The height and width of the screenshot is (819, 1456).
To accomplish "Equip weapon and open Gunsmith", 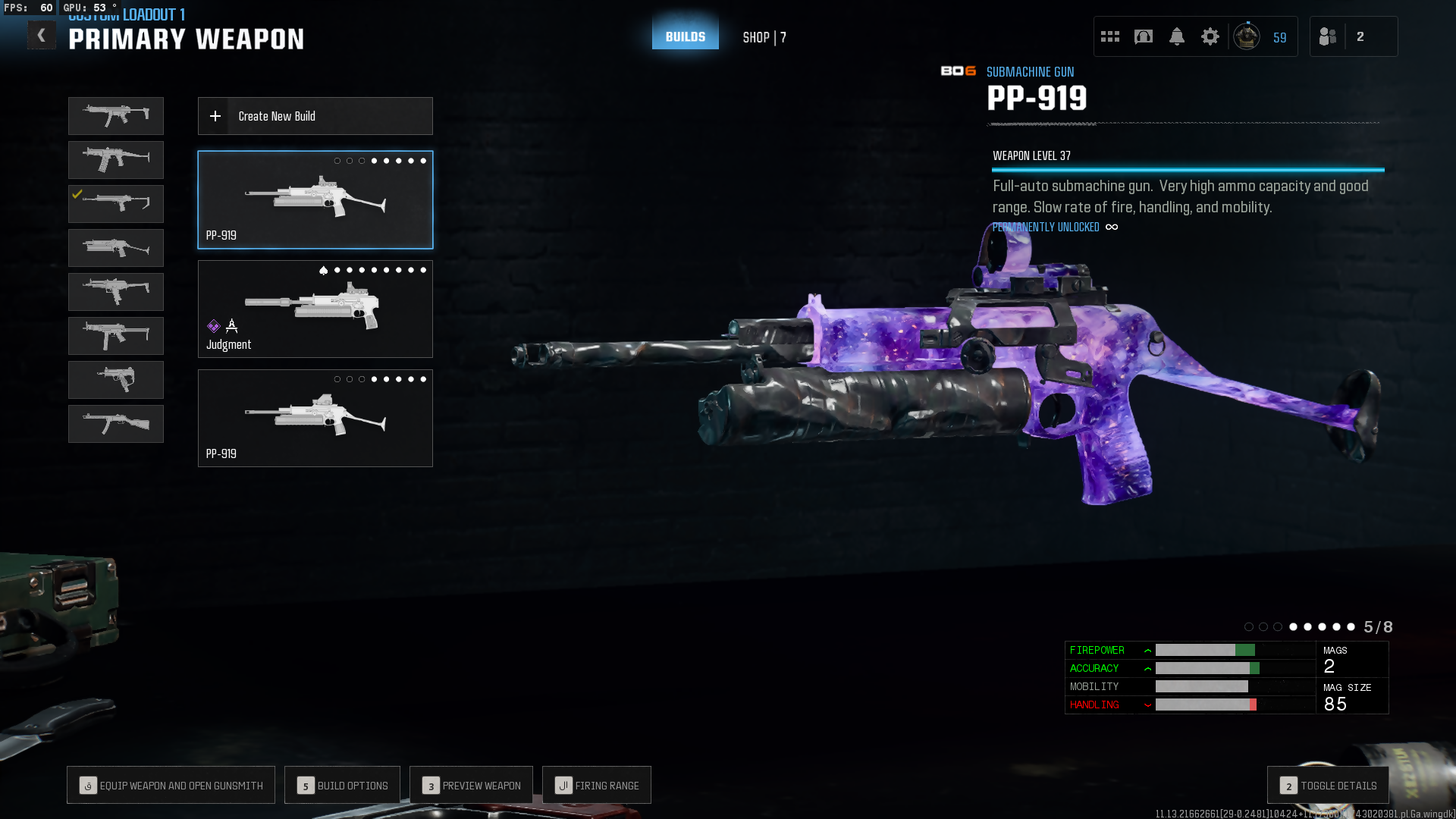I will pos(171,786).
